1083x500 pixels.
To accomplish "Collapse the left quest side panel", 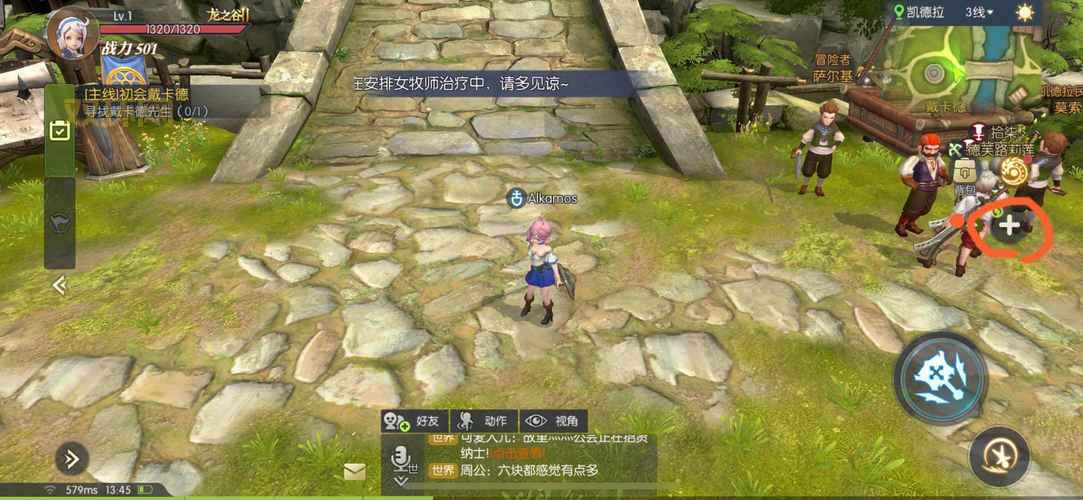I will tap(60, 285).
